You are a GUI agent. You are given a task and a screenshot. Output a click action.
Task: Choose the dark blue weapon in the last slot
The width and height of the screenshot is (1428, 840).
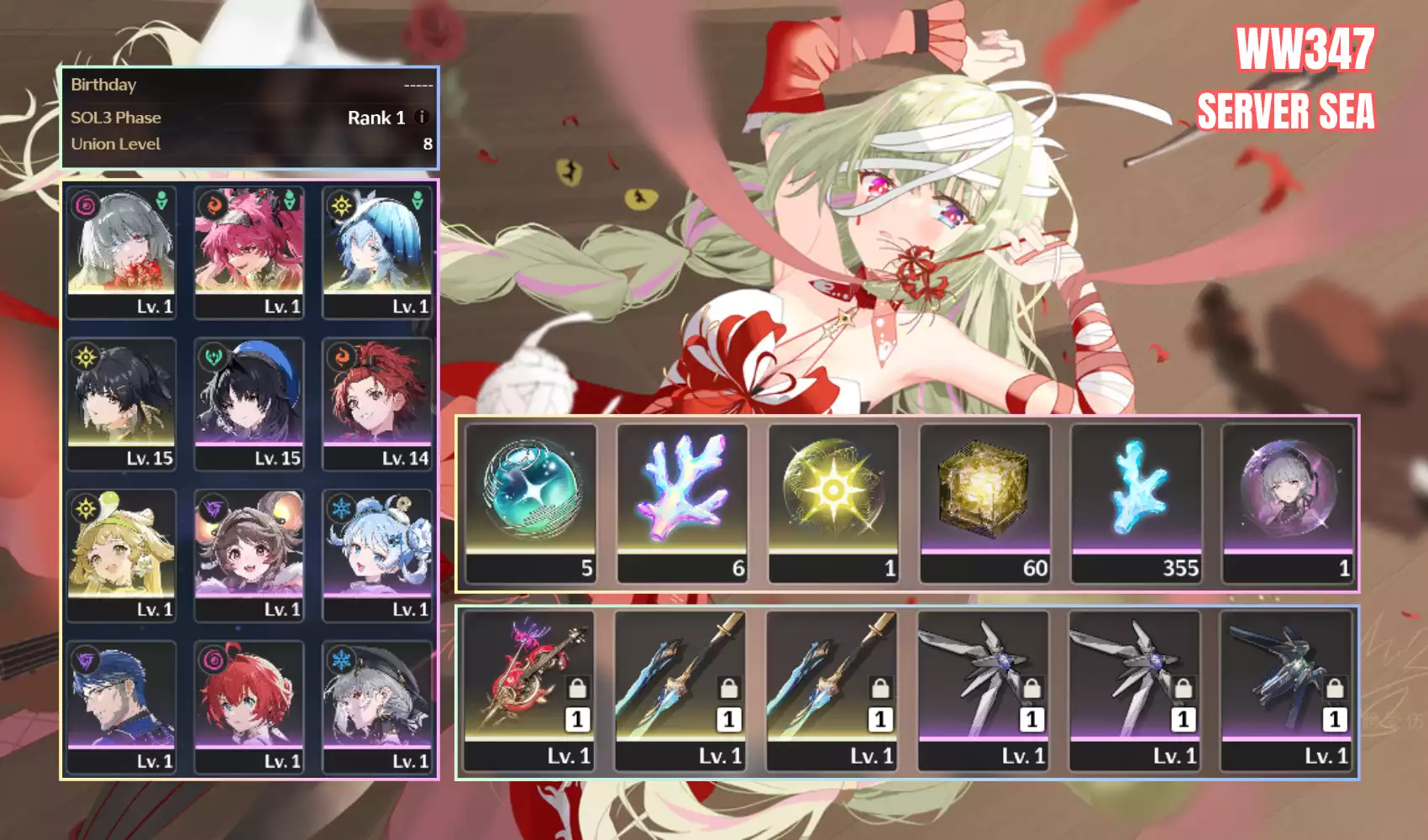pyautogui.click(x=1286, y=689)
